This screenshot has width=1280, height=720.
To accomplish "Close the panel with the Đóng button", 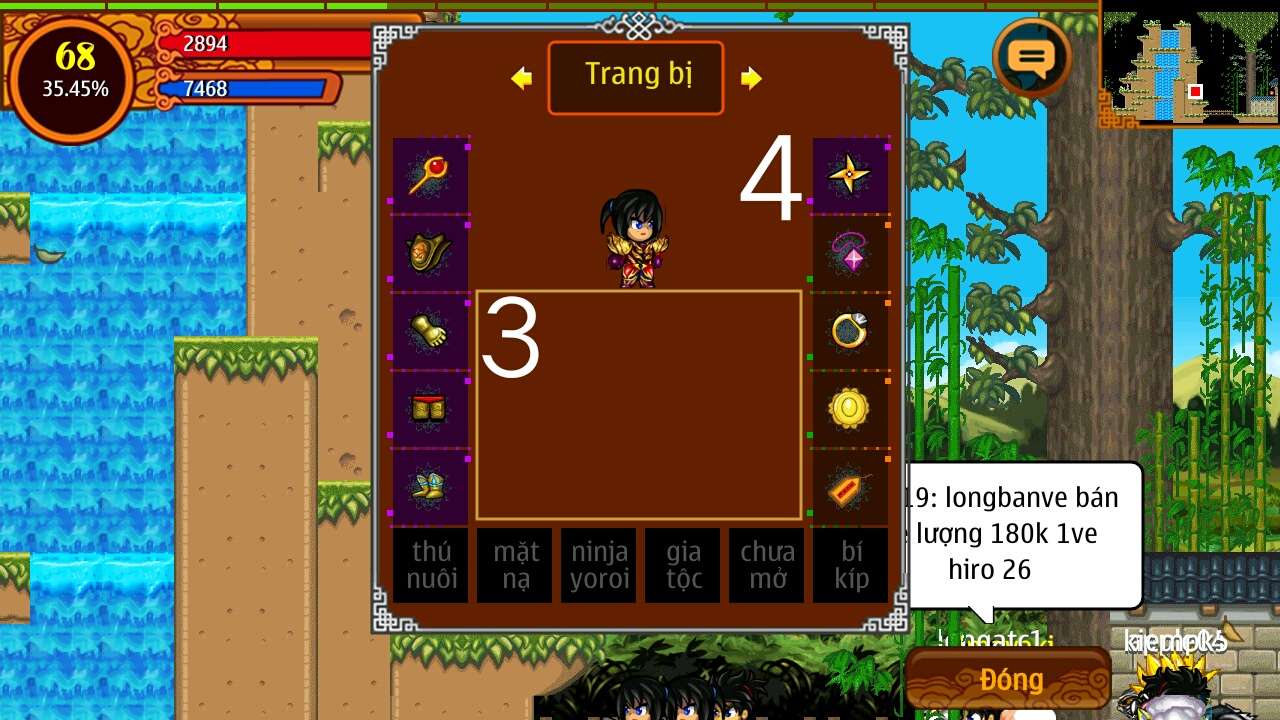I will point(1010,679).
